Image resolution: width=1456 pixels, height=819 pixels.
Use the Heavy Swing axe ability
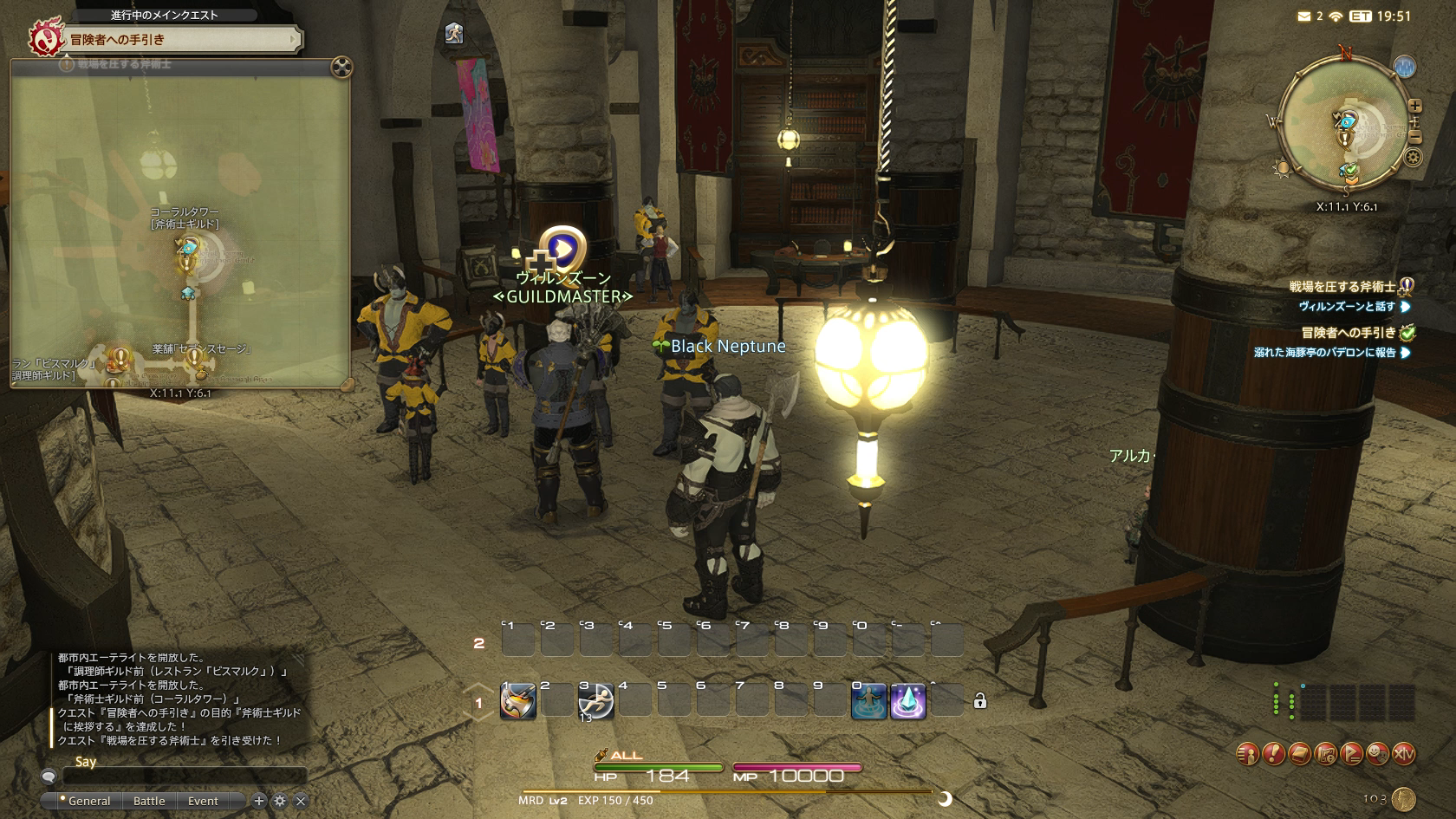pos(518,701)
